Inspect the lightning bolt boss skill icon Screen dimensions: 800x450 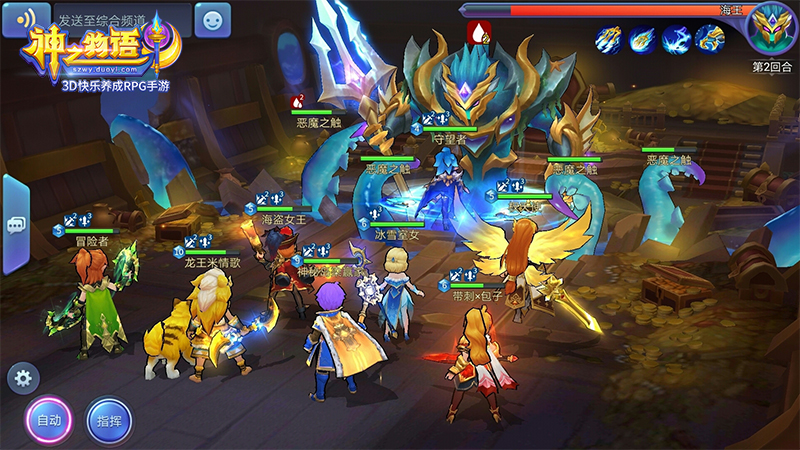[676, 39]
